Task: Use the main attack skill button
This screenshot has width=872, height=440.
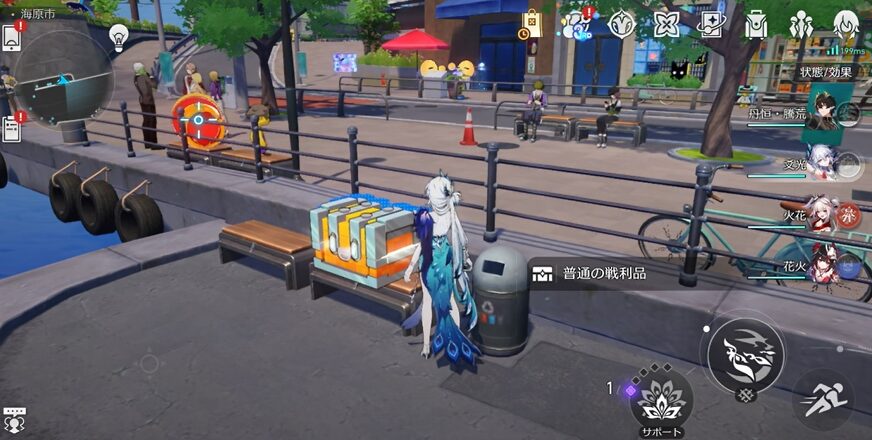Action: click(746, 355)
